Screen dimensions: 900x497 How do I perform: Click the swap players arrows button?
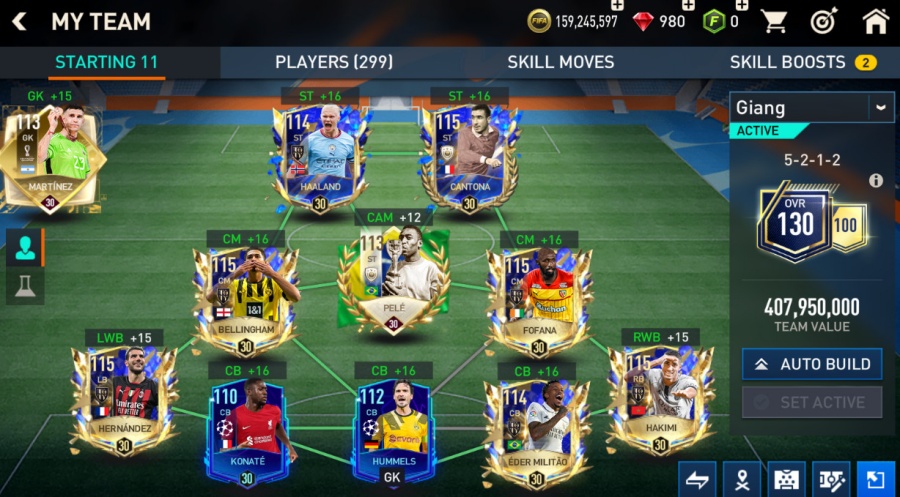pos(697,480)
